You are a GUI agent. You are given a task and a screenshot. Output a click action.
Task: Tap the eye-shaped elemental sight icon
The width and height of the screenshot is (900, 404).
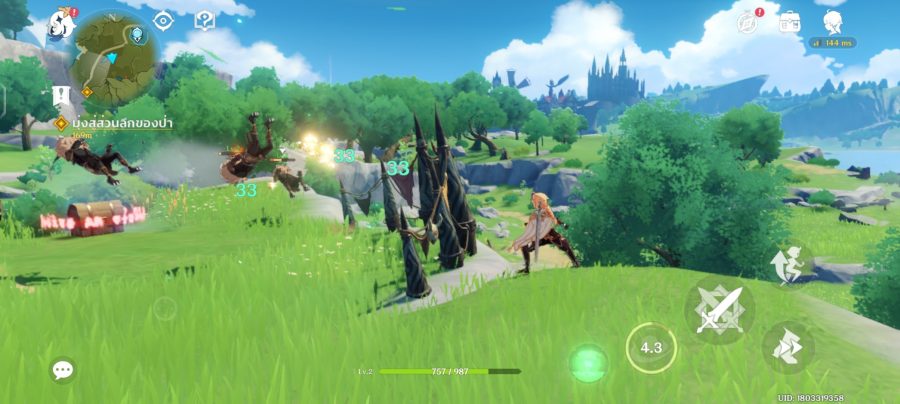164,20
